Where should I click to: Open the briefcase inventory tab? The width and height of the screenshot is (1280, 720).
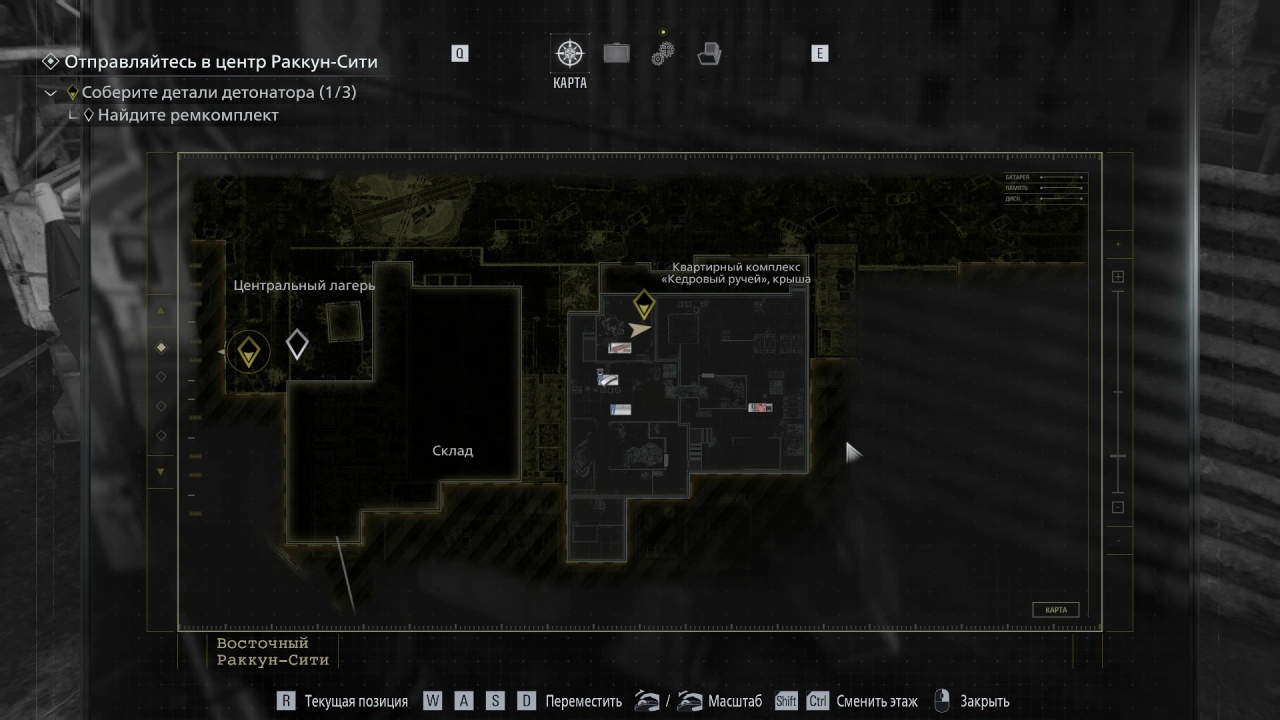tap(617, 53)
